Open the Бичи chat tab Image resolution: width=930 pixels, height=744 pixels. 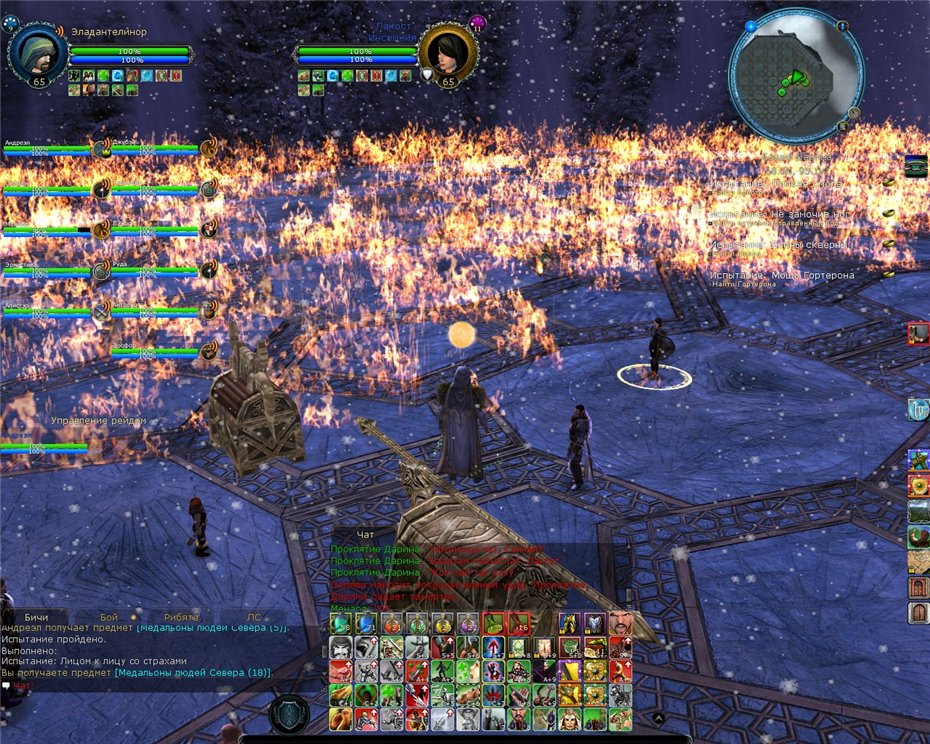pos(36,617)
